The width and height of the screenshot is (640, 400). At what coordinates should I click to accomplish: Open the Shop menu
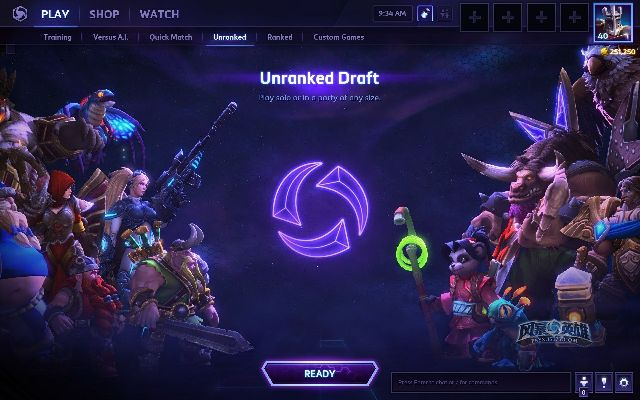pyautogui.click(x=104, y=14)
